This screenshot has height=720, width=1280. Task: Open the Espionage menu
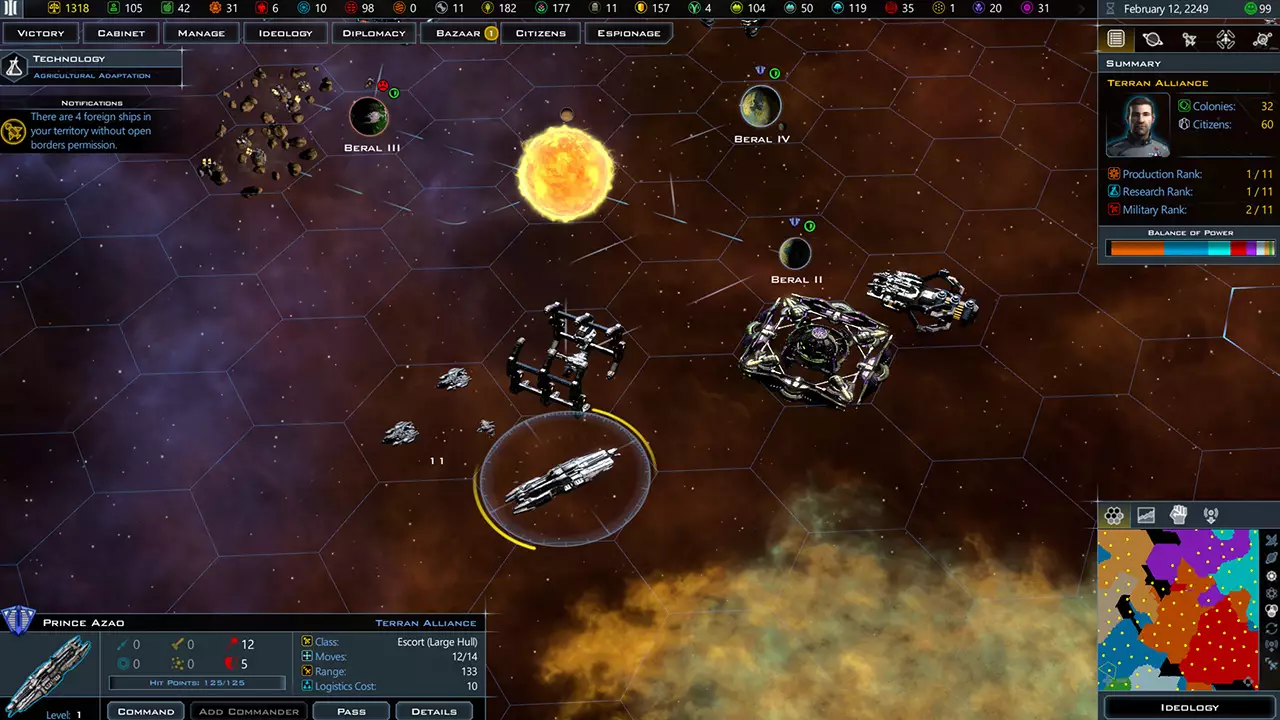[x=629, y=33]
